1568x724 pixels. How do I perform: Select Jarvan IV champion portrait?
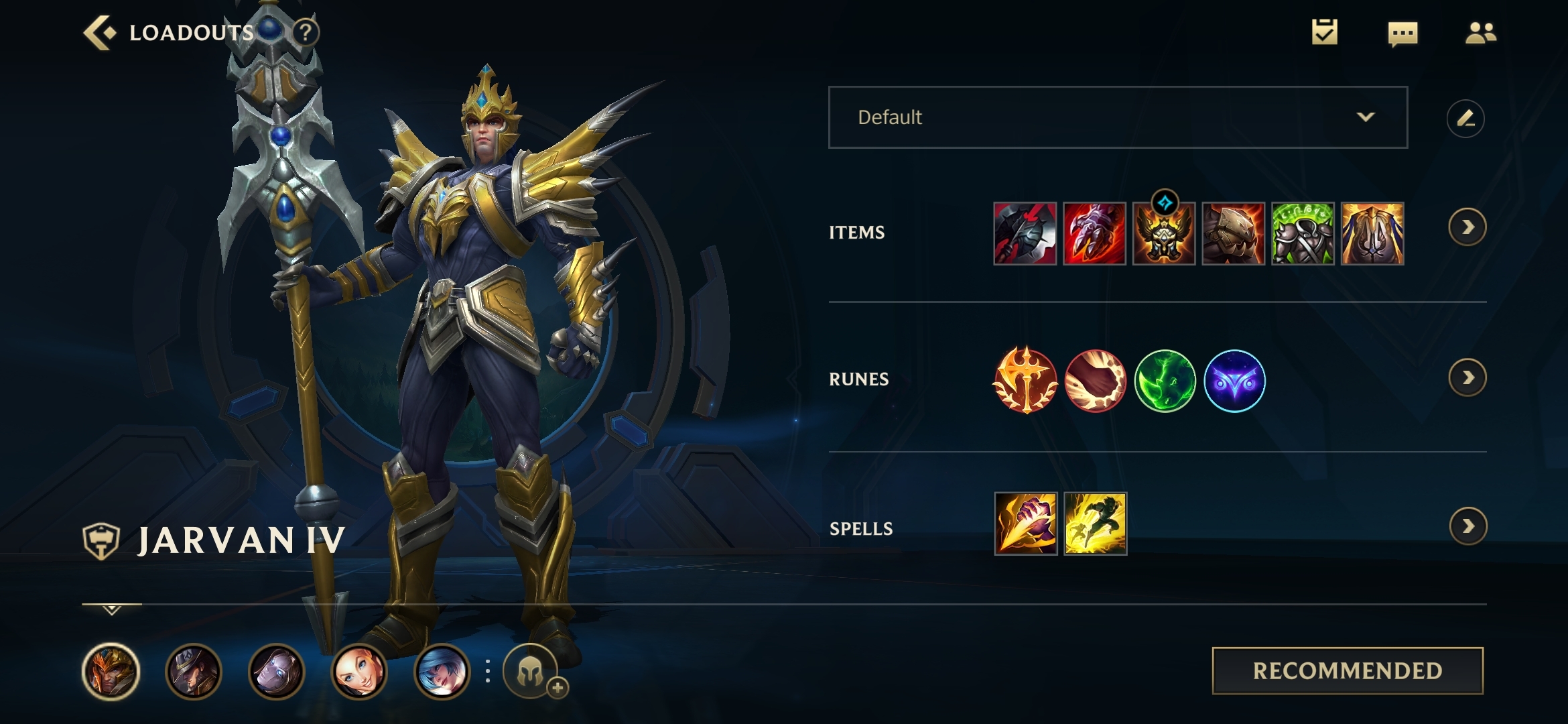click(x=111, y=671)
